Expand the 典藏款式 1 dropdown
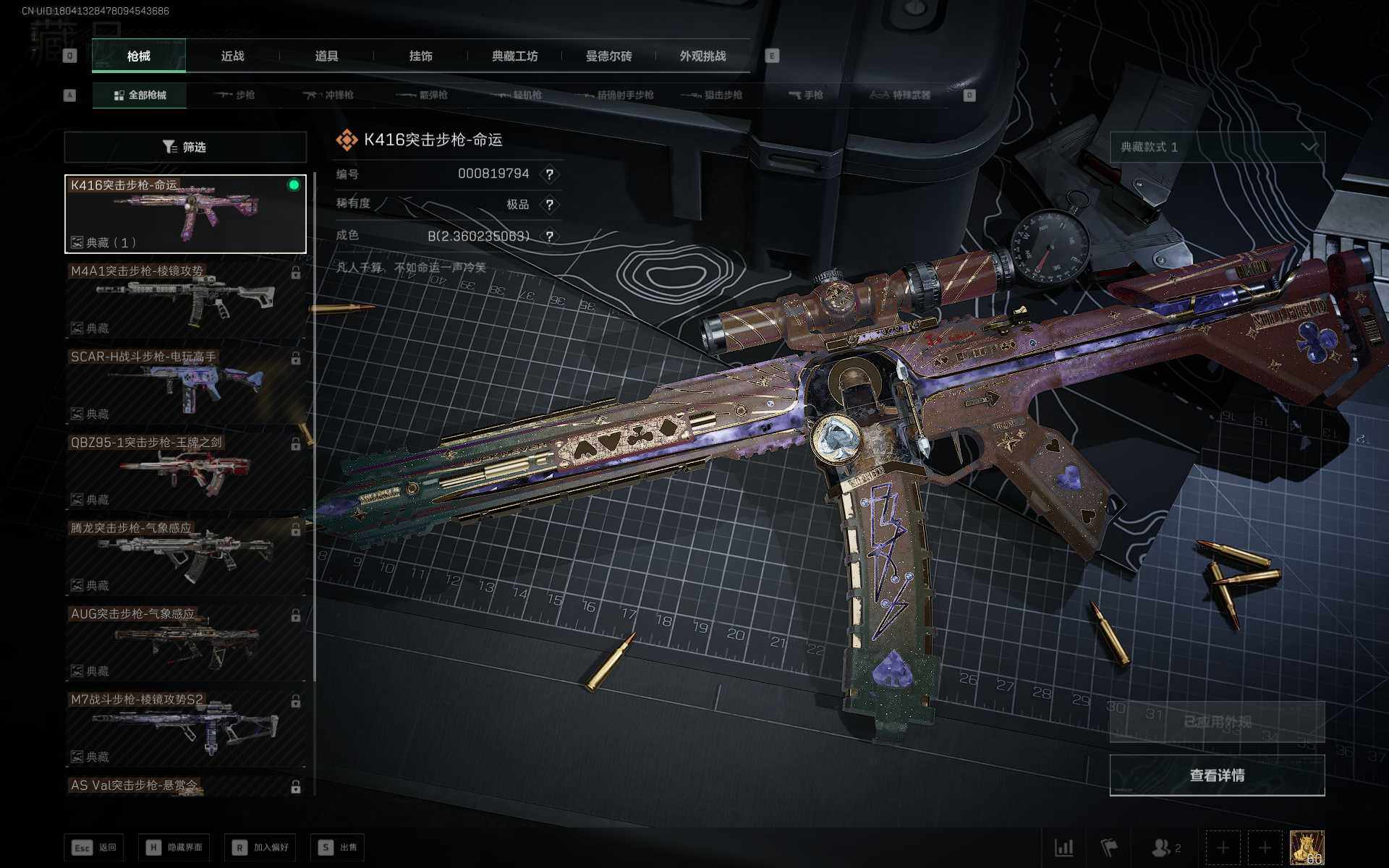The image size is (1389, 868). 1217,147
